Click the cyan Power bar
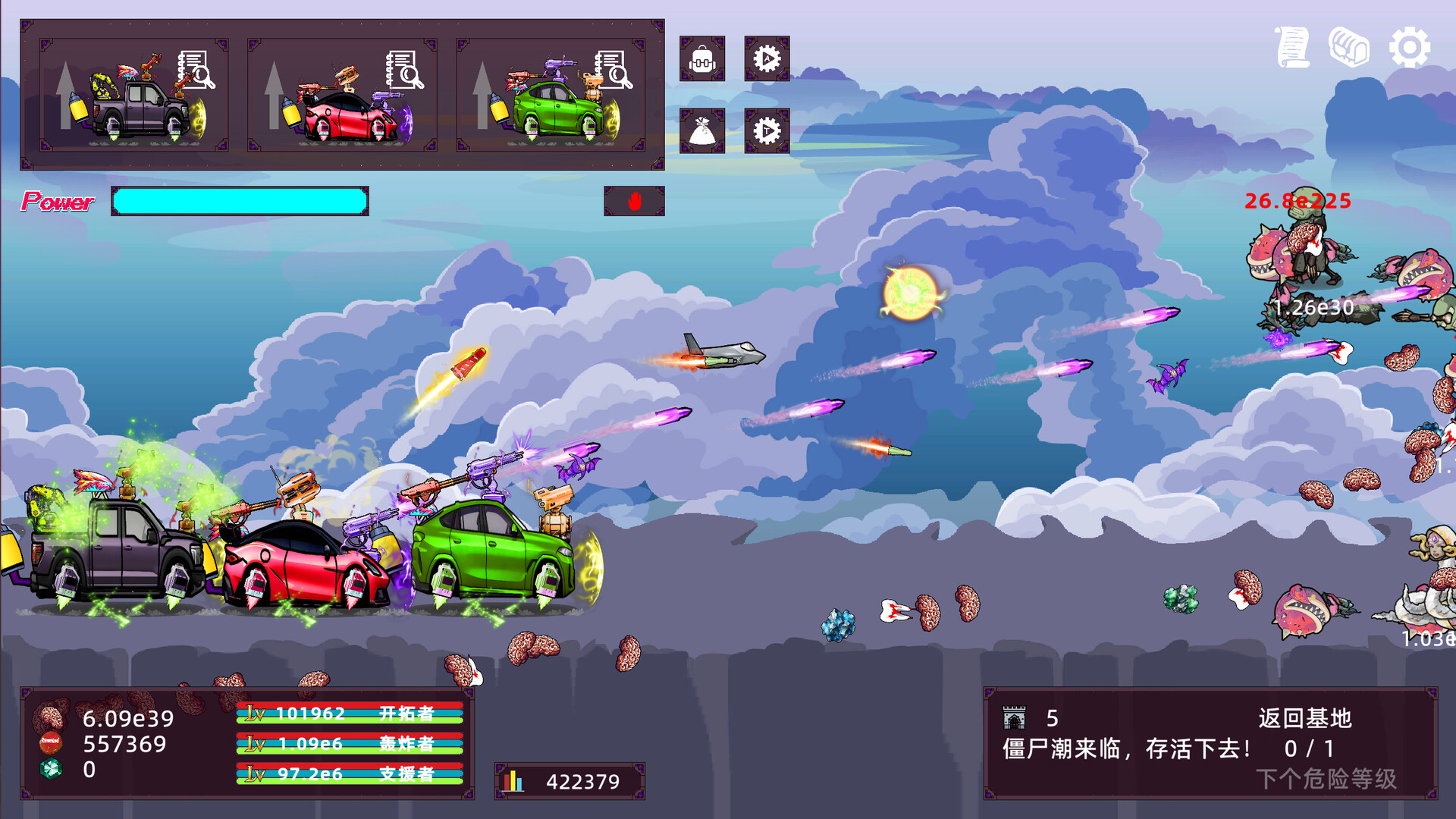 239,201
